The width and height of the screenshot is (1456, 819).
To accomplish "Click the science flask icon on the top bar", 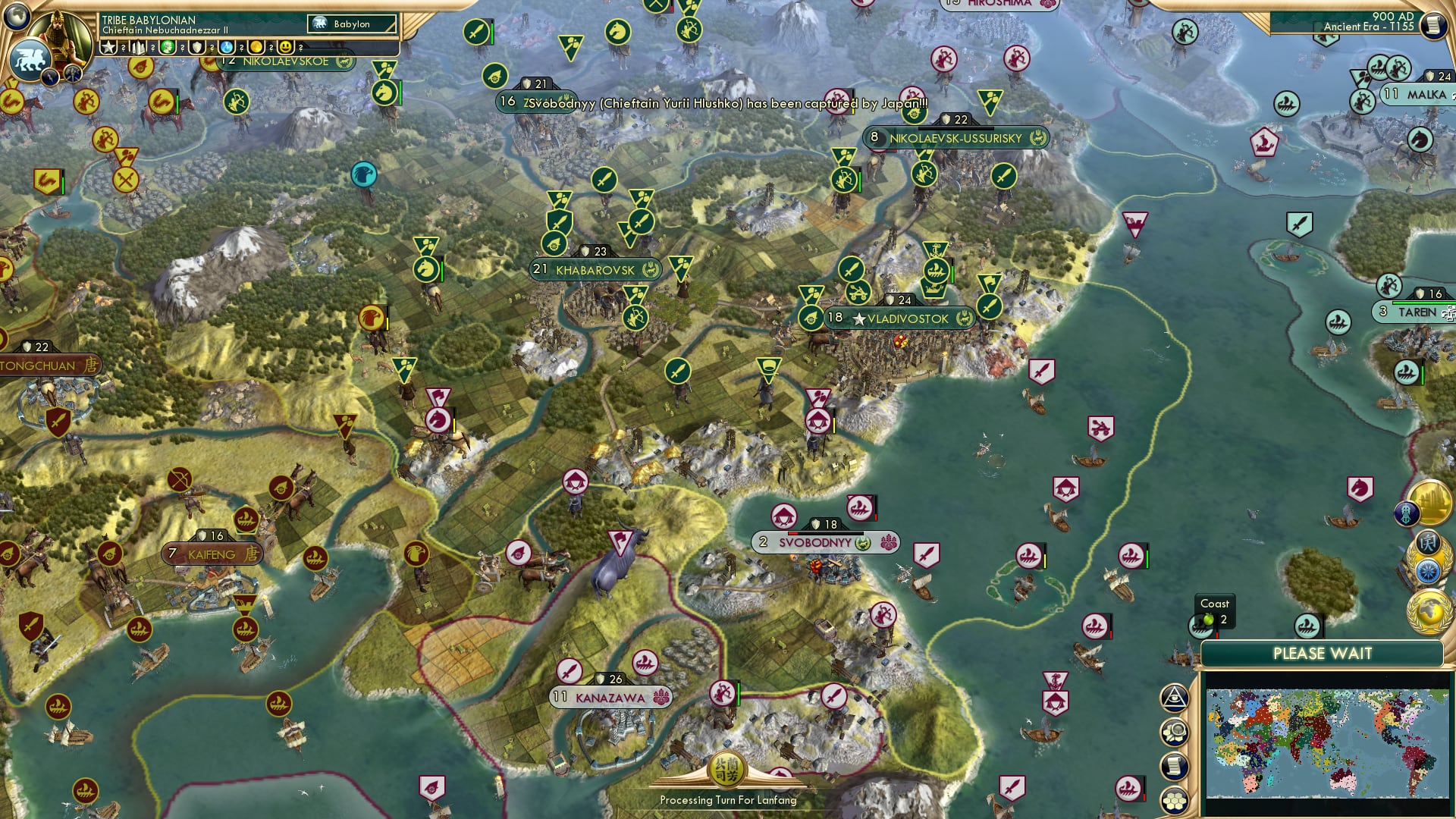I will coord(227,46).
